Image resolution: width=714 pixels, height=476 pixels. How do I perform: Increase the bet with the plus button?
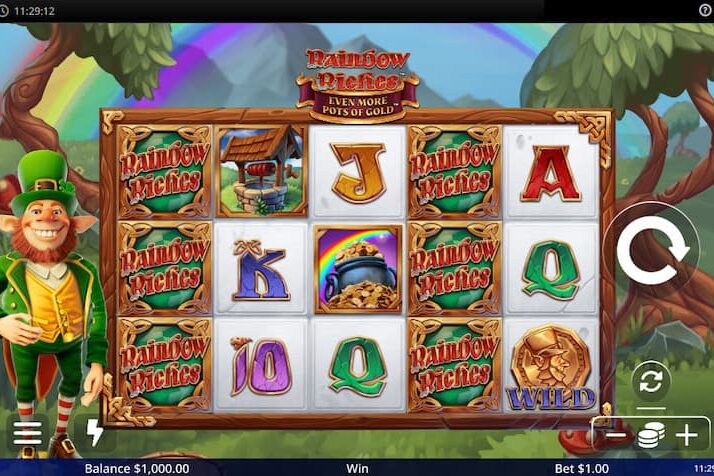[x=686, y=435]
